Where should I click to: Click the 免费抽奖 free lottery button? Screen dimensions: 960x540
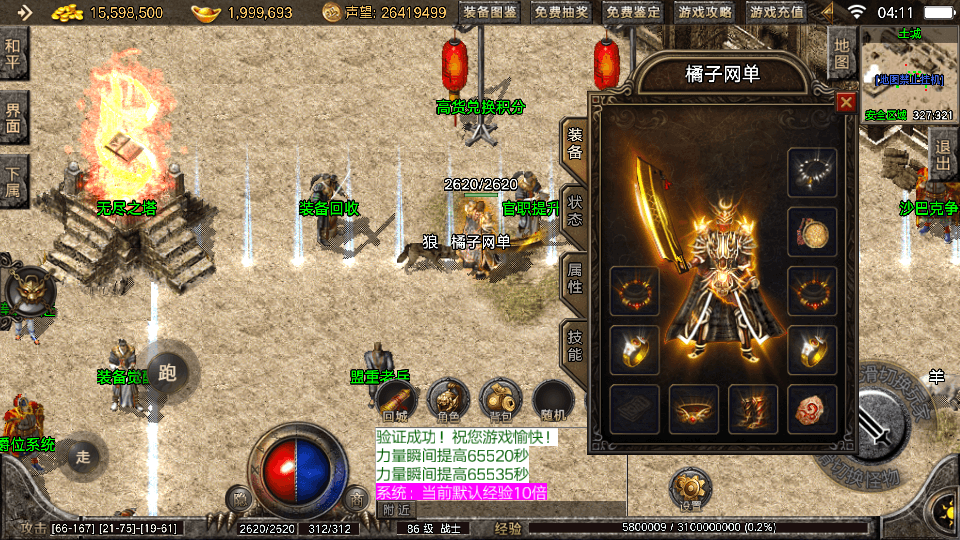click(x=563, y=13)
